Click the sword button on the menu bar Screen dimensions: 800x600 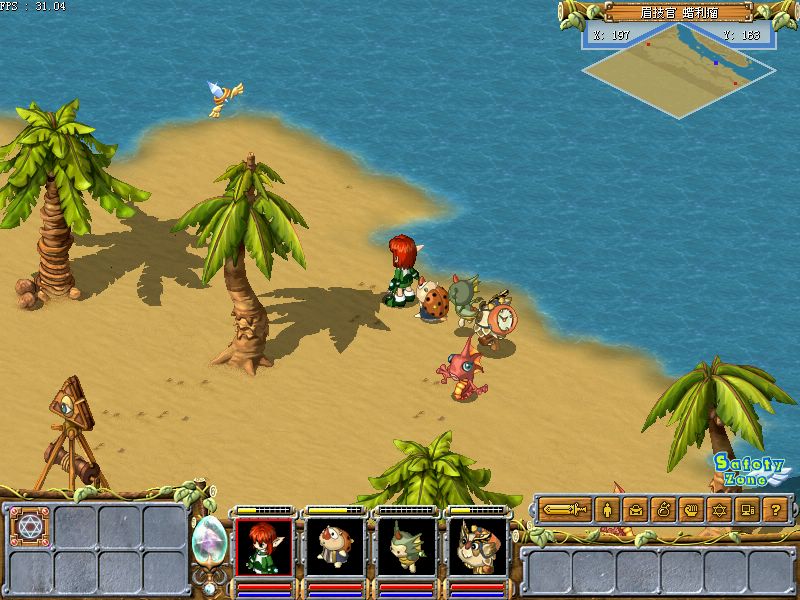click(x=567, y=510)
